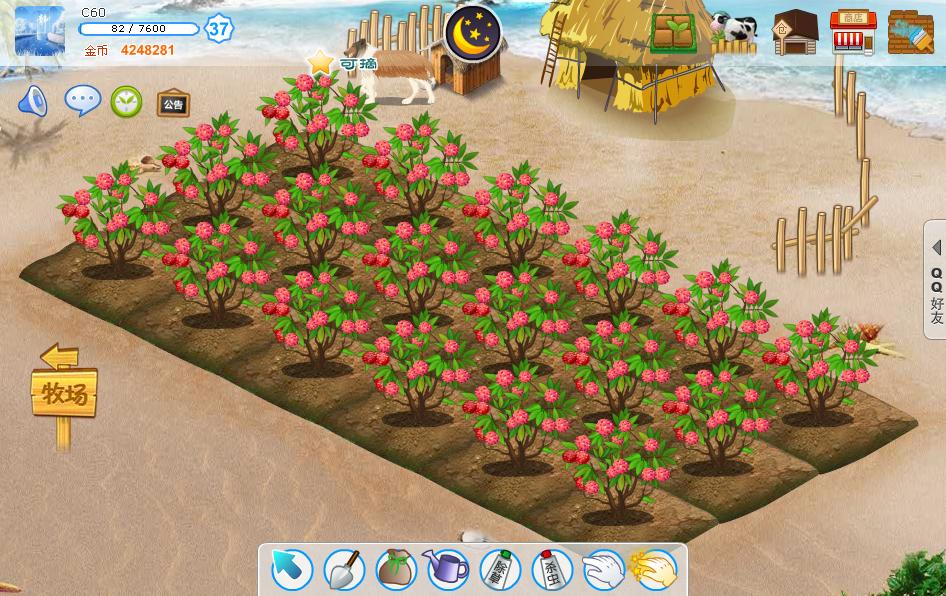
Task: Enter the 商店 shop
Action: tap(852, 32)
